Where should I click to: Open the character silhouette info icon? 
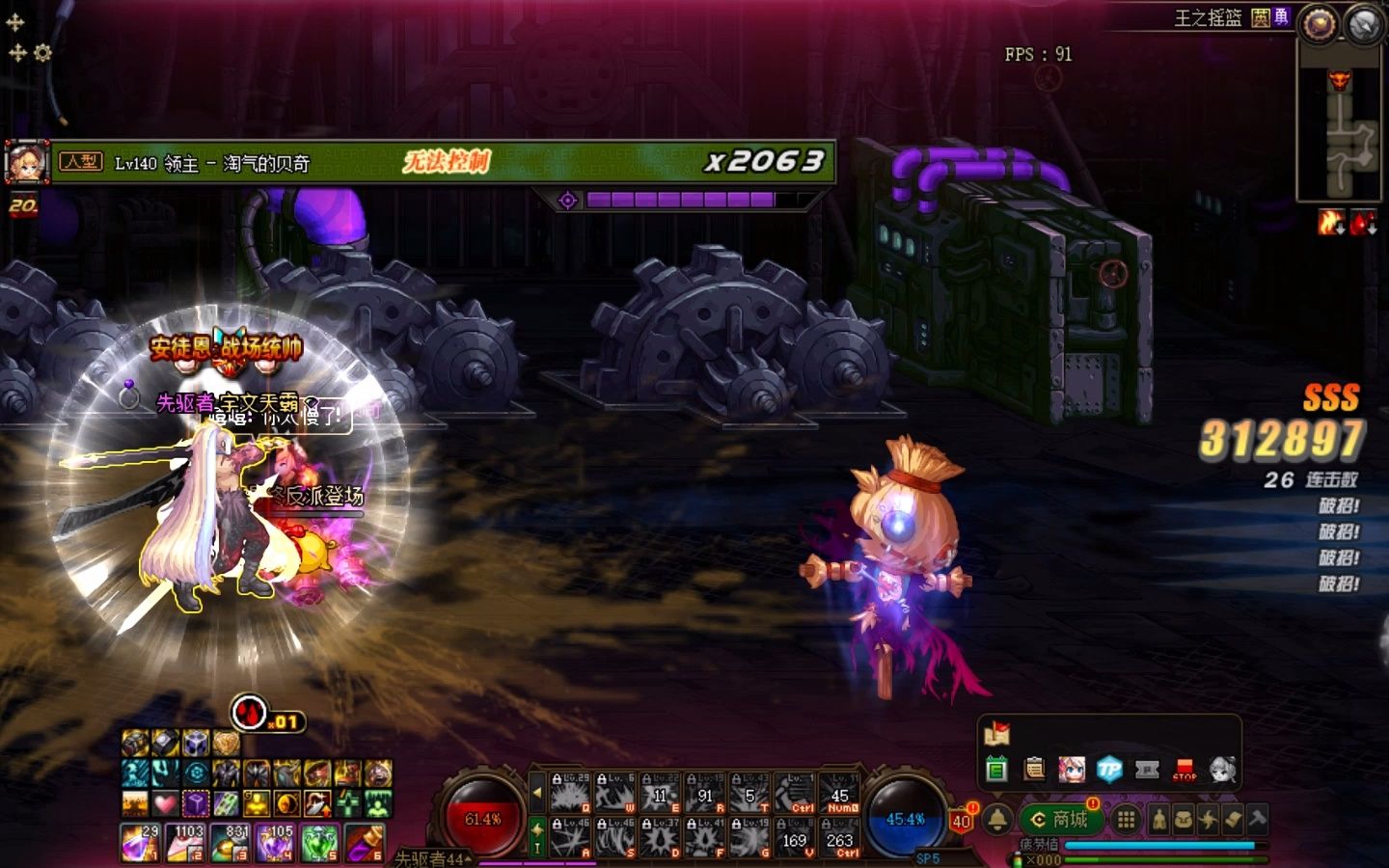[1158, 820]
